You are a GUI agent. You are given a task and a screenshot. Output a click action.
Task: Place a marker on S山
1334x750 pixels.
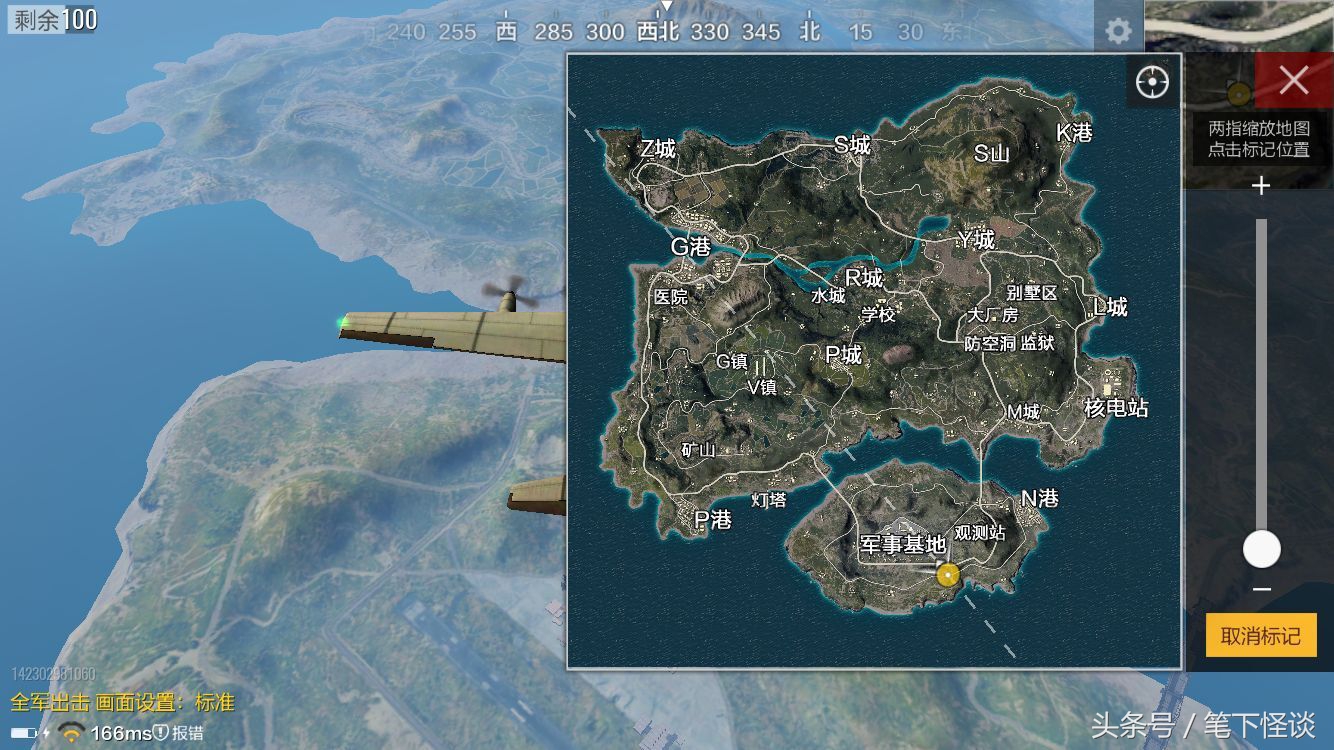[x=991, y=153]
